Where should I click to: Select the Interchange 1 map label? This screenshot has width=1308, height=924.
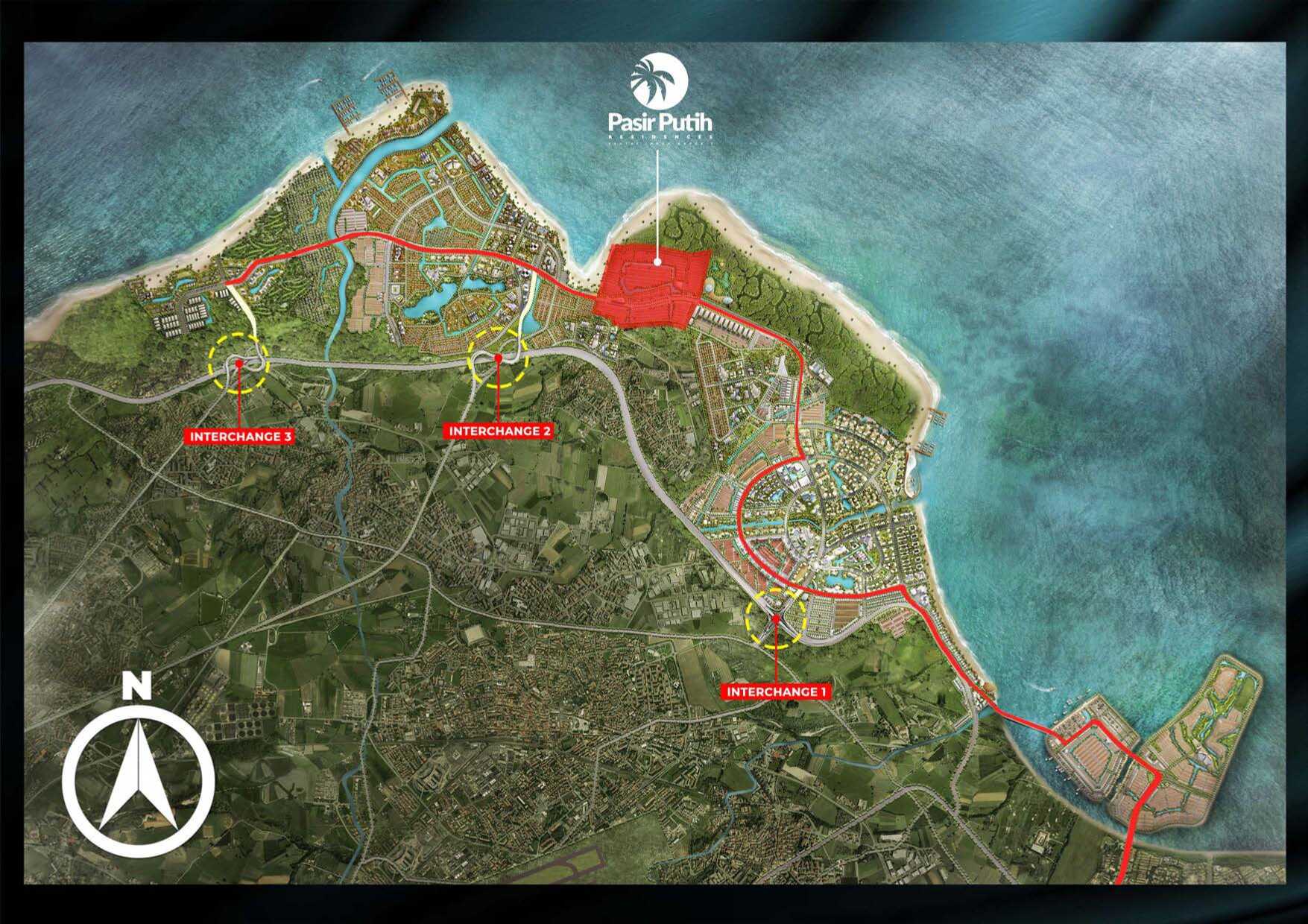(x=777, y=692)
